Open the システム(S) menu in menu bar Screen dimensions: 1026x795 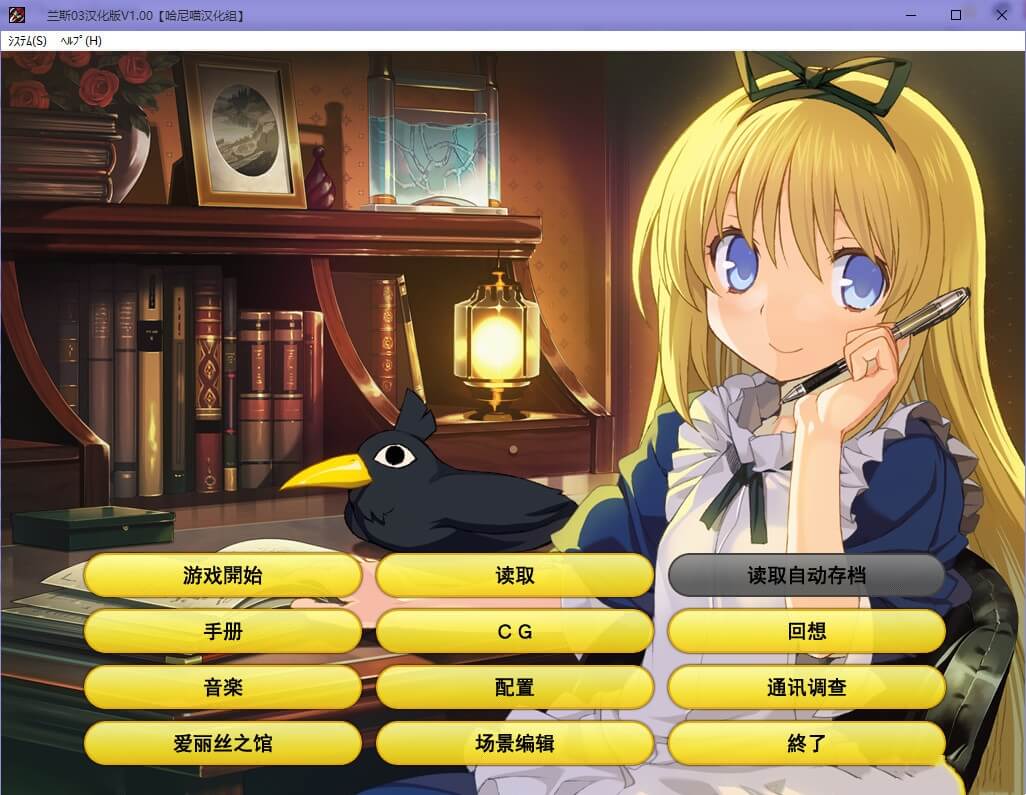coord(27,41)
